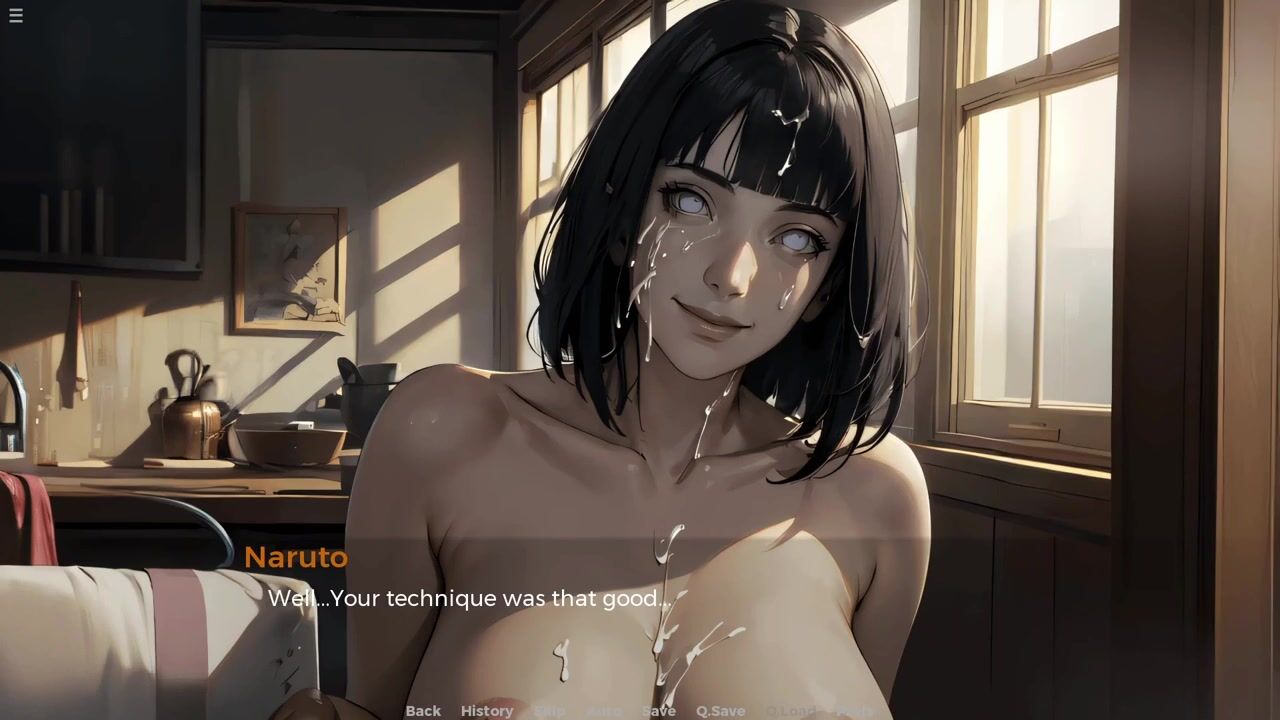Open the dialogue History log
The height and width of the screenshot is (720, 1280).
487,711
